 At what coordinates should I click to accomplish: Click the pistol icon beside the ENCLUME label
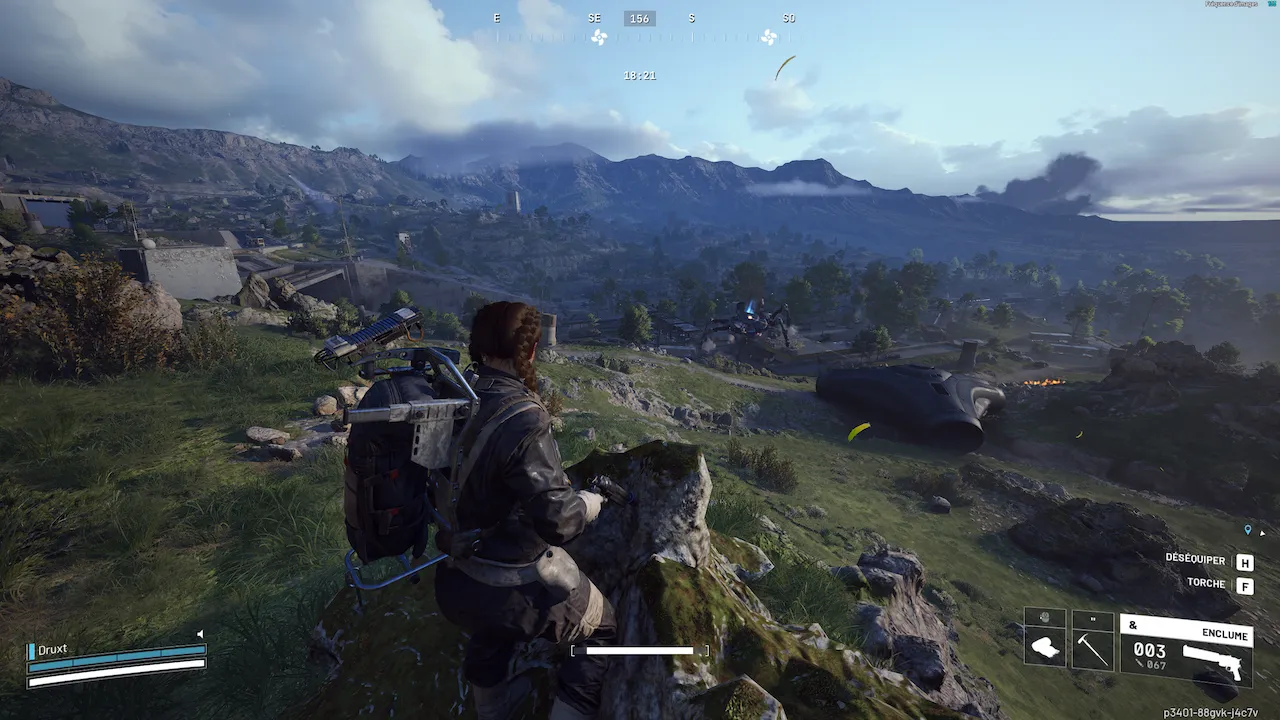pos(1212,662)
